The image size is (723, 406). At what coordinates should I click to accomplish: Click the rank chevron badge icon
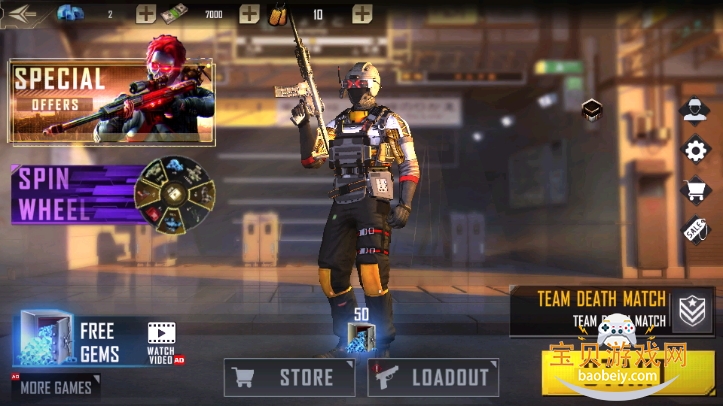point(692,311)
